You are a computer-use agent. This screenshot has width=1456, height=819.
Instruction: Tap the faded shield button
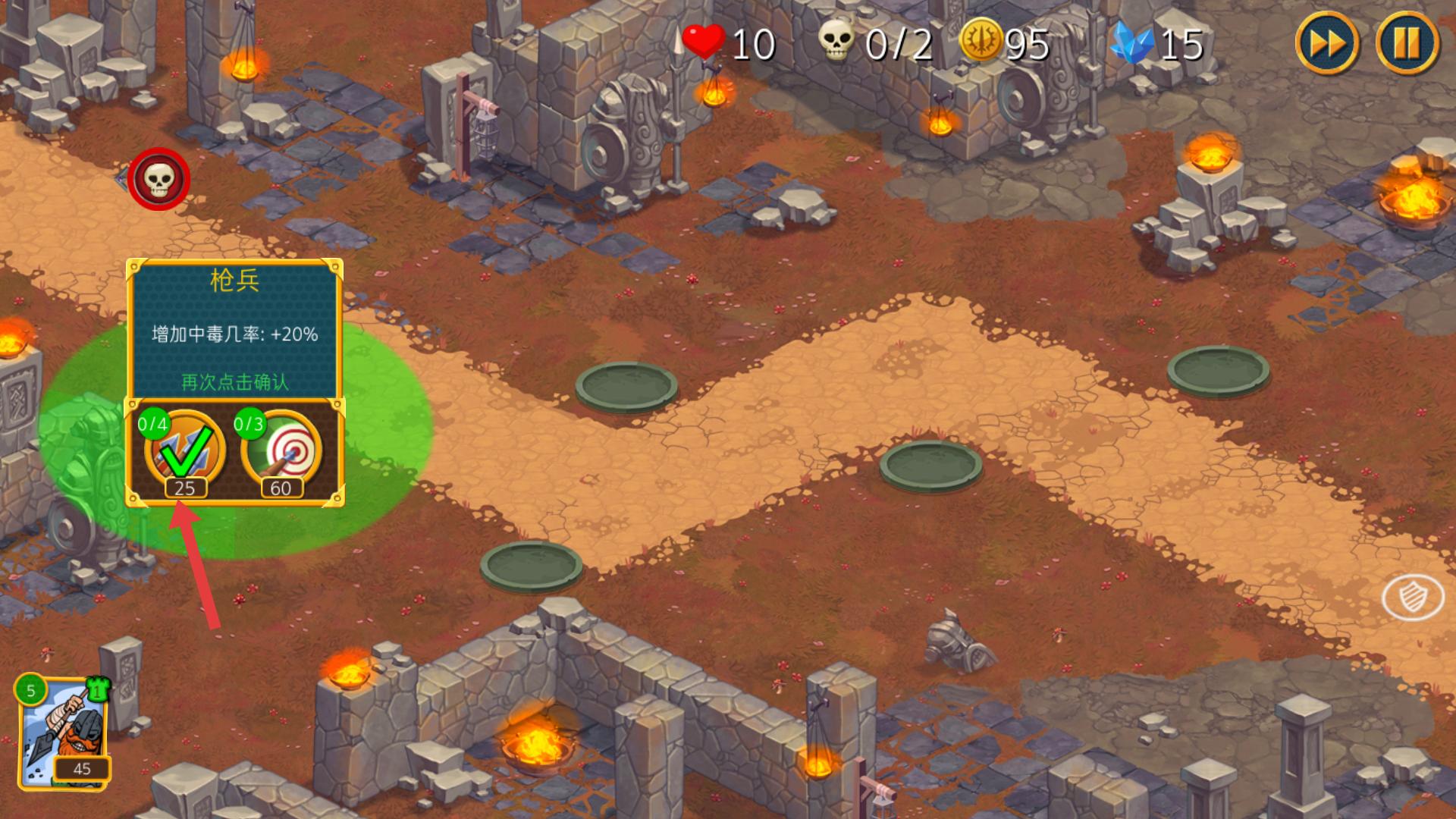pos(1413,598)
